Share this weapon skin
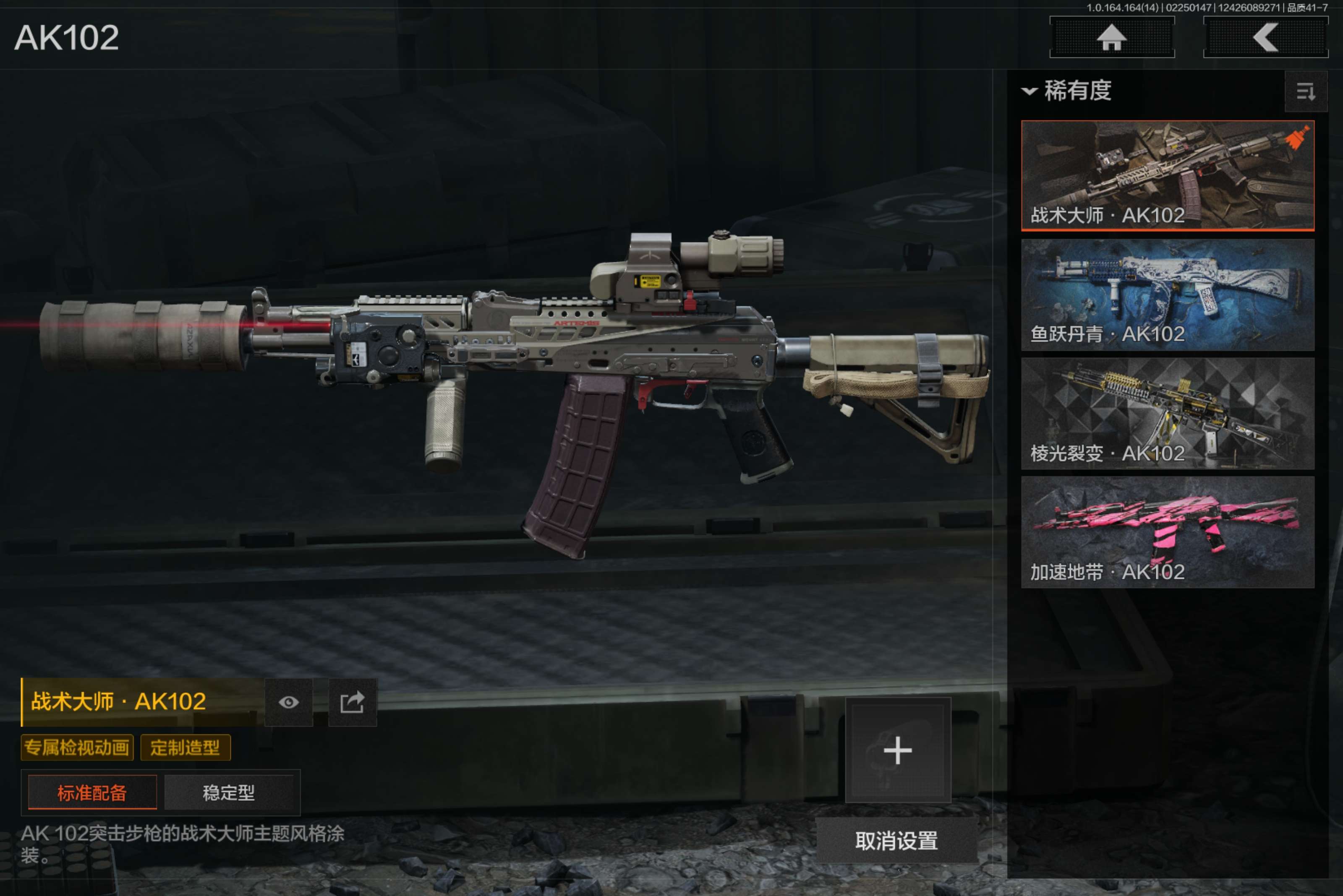1343x896 pixels. [x=352, y=702]
